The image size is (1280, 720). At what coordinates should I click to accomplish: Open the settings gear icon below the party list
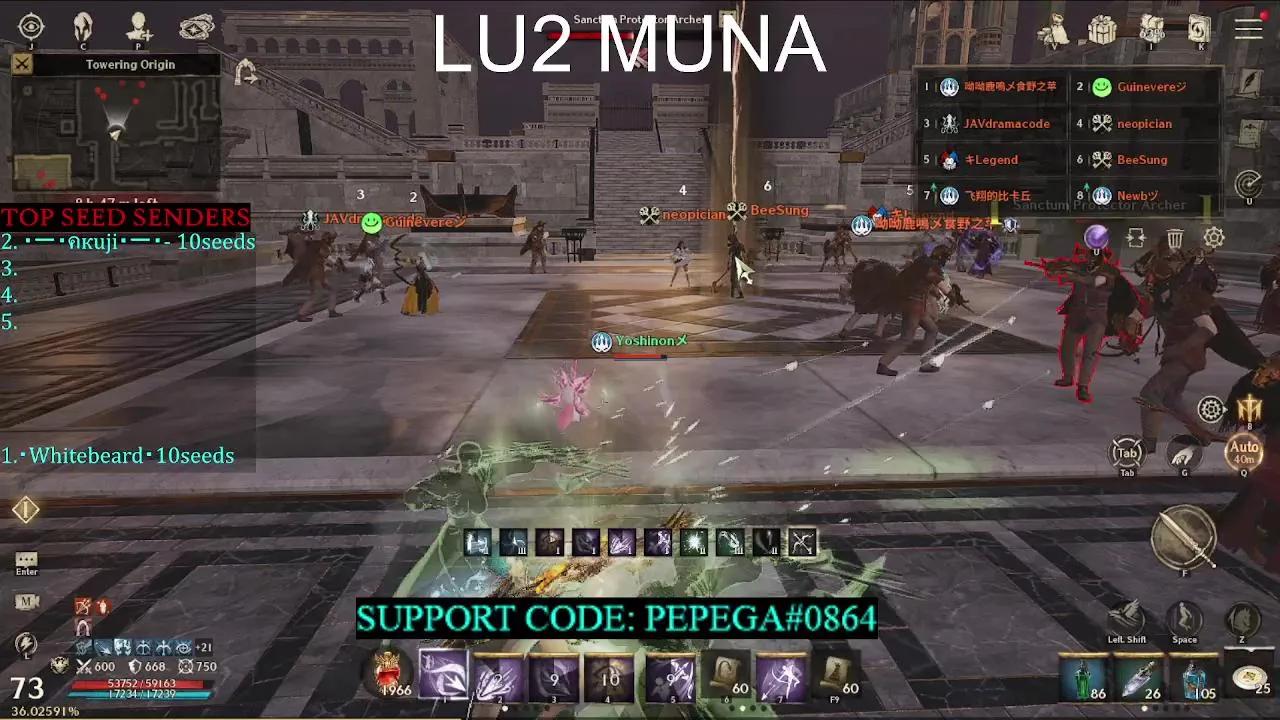[1213, 238]
